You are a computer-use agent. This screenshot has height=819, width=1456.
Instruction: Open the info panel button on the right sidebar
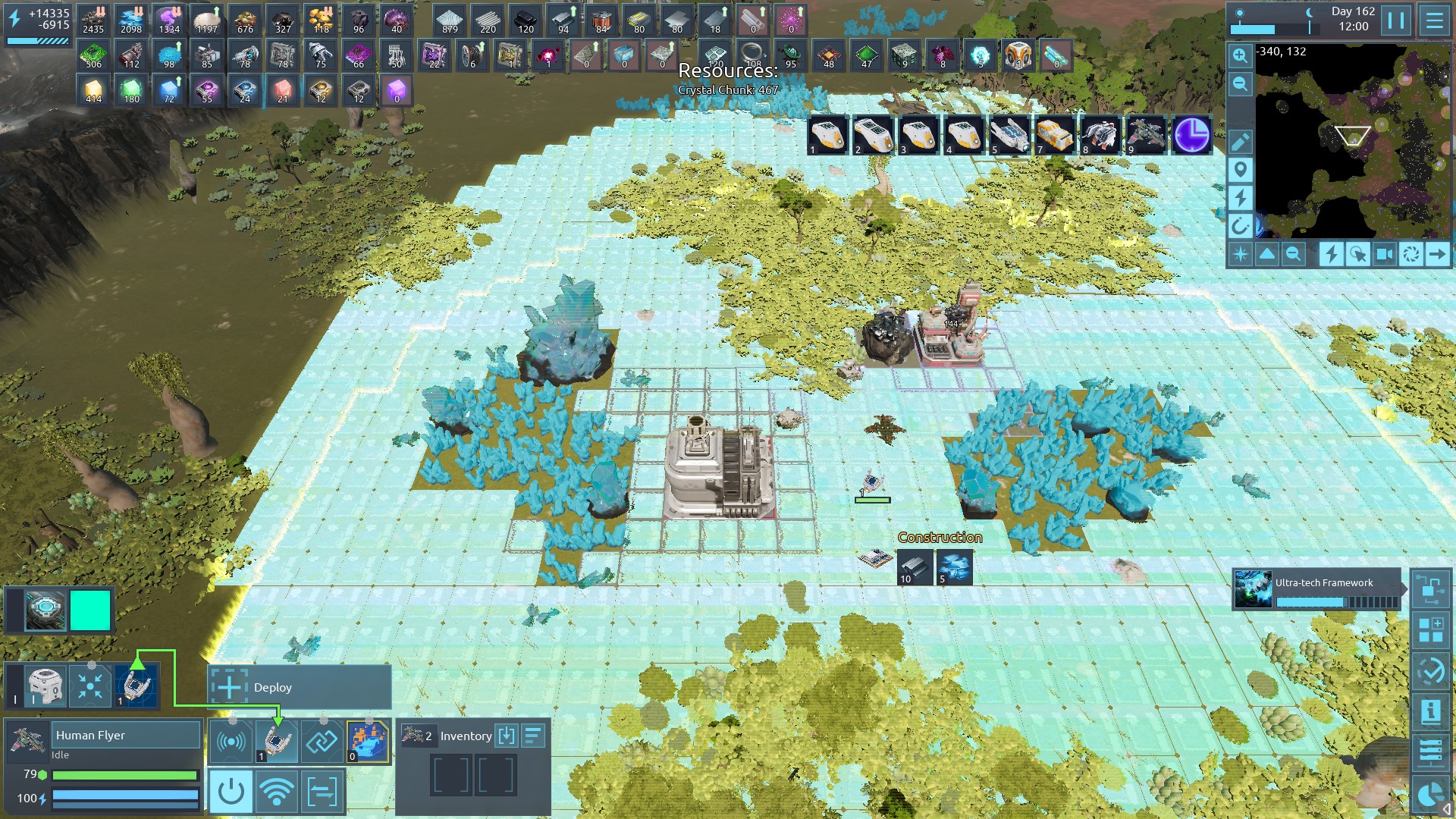coord(1430,711)
